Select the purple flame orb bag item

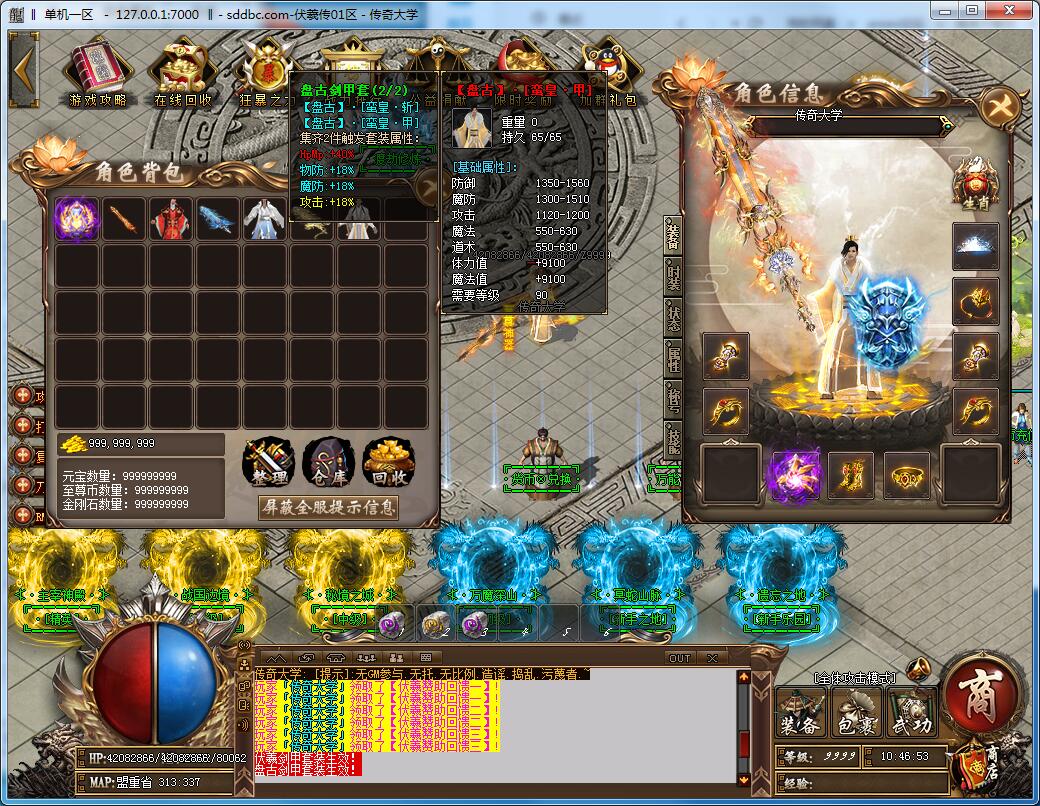click(76, 219)
